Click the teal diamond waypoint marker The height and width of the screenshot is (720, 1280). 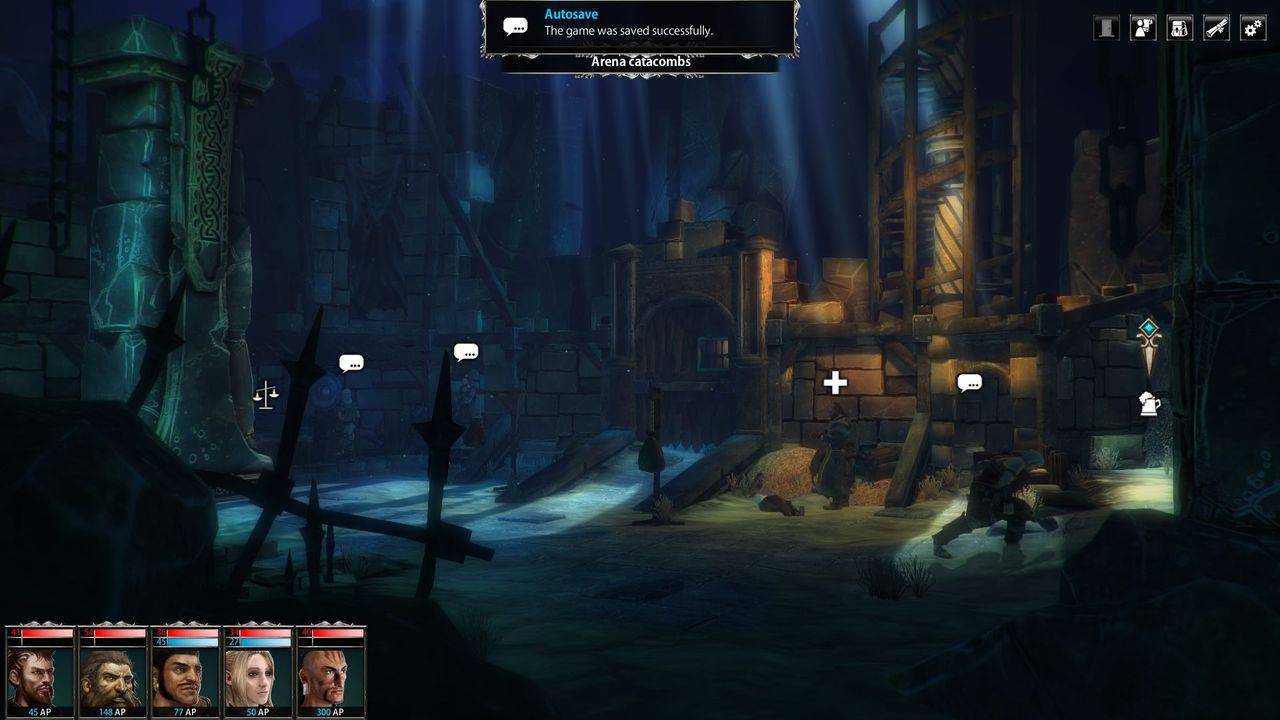click(1149, 328)
